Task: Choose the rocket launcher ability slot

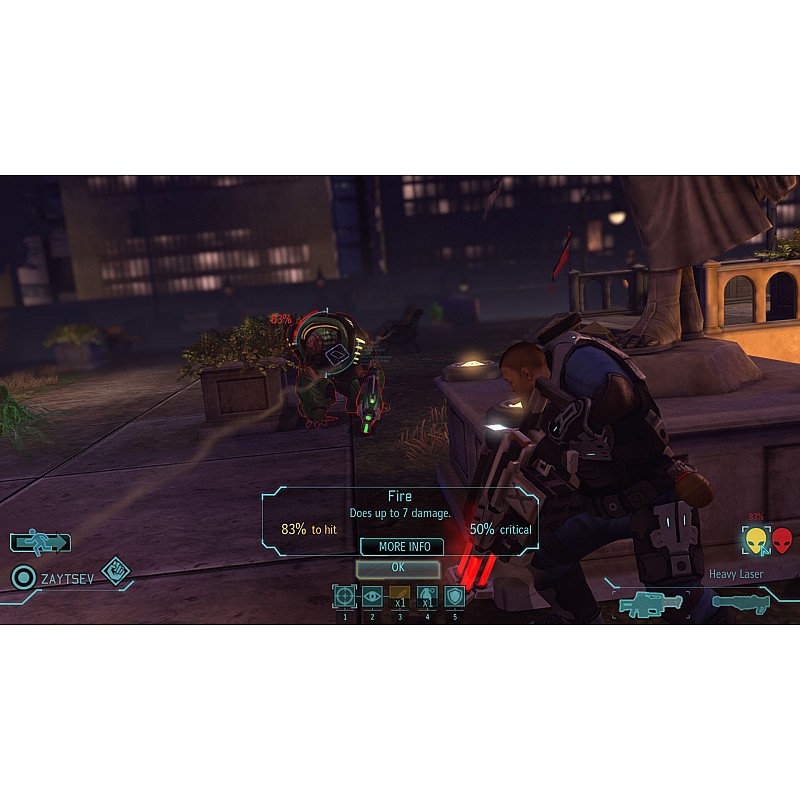Action: pyautogui.click(x=400, y=597)
